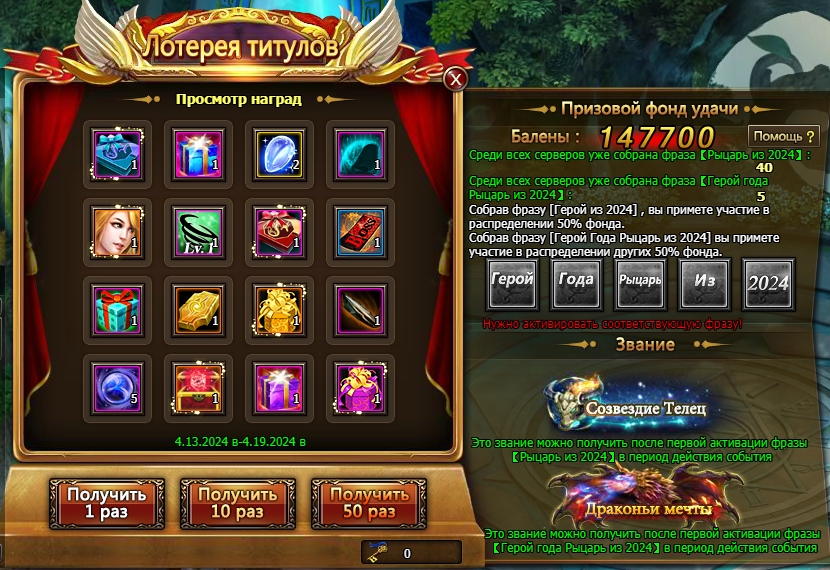
Task: Click the Из word tile
Action: [704, 283]
